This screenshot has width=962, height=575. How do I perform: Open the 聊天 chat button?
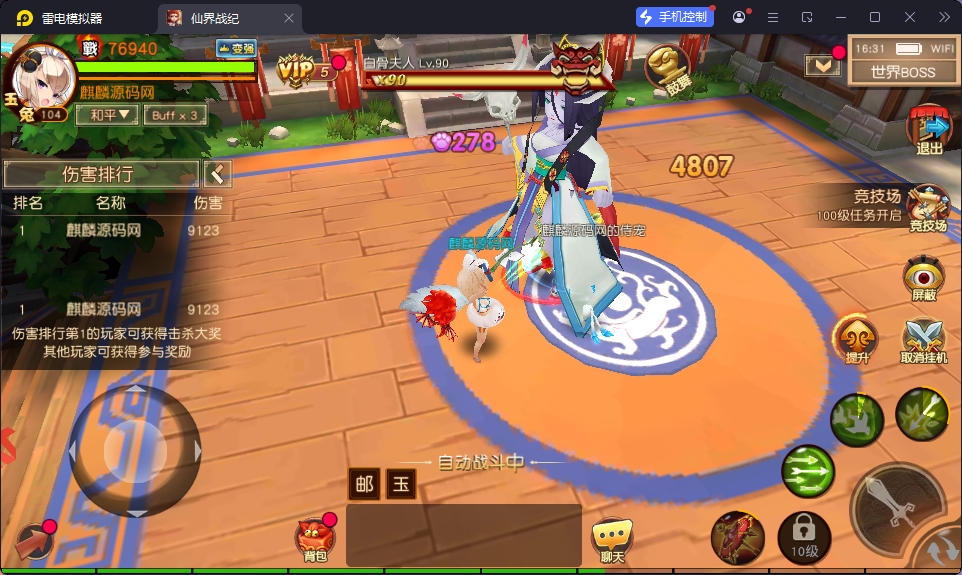[x=612, y=539]
